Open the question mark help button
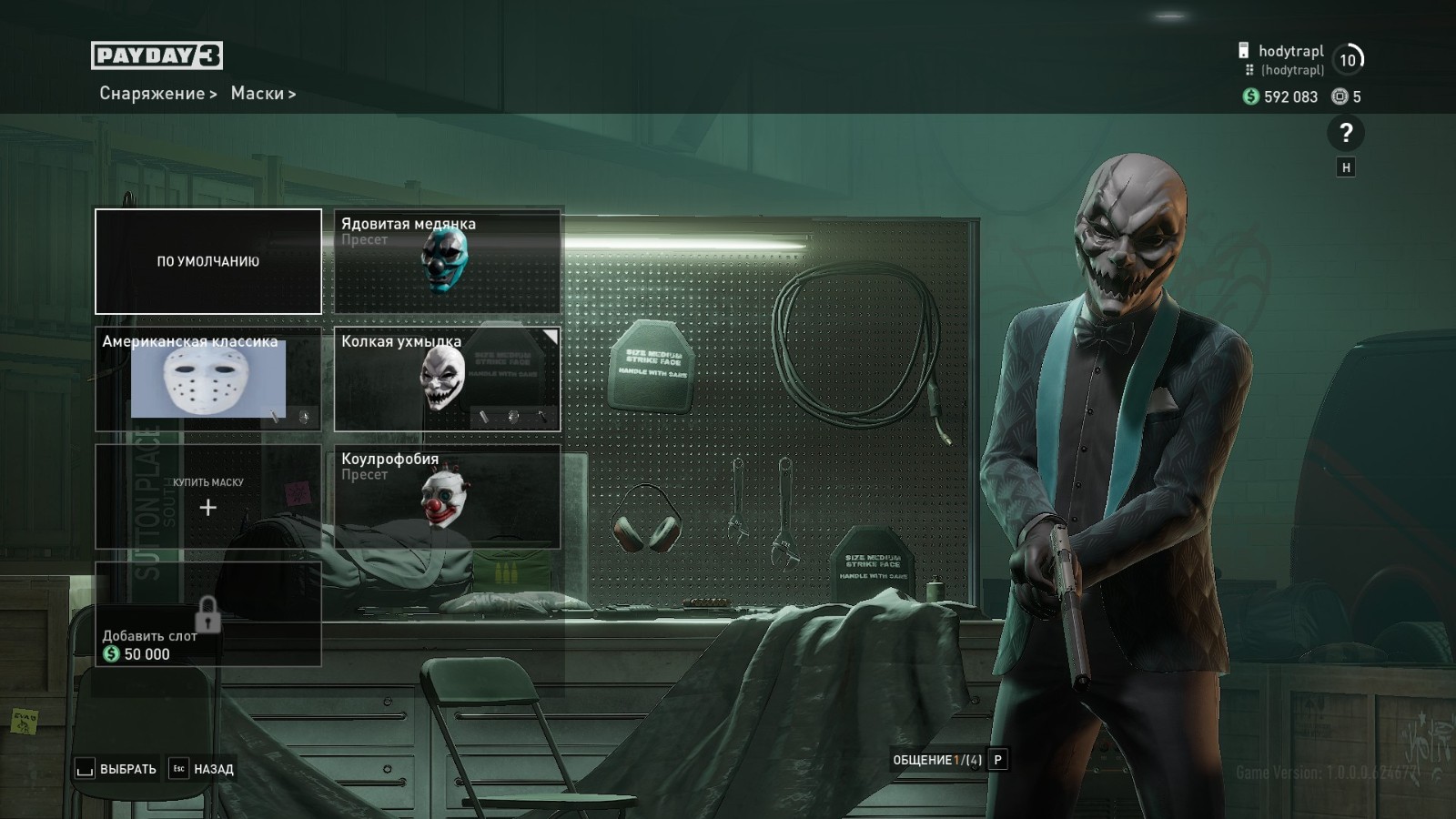Image resolution: width=1456 pixels, height=819 pixels. [x=1346, y=134]
